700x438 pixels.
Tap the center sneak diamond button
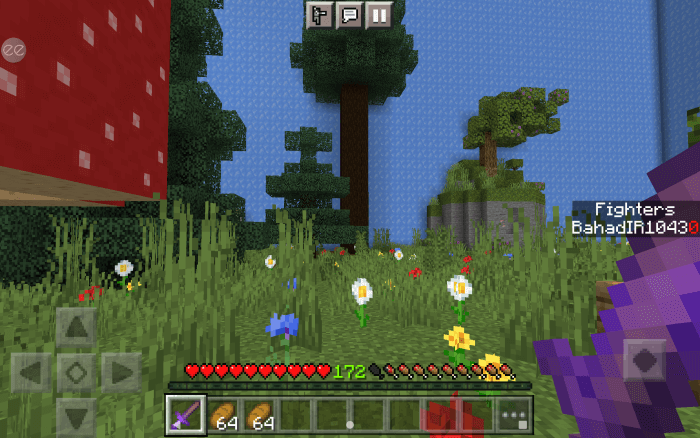(x=76, y=374)
